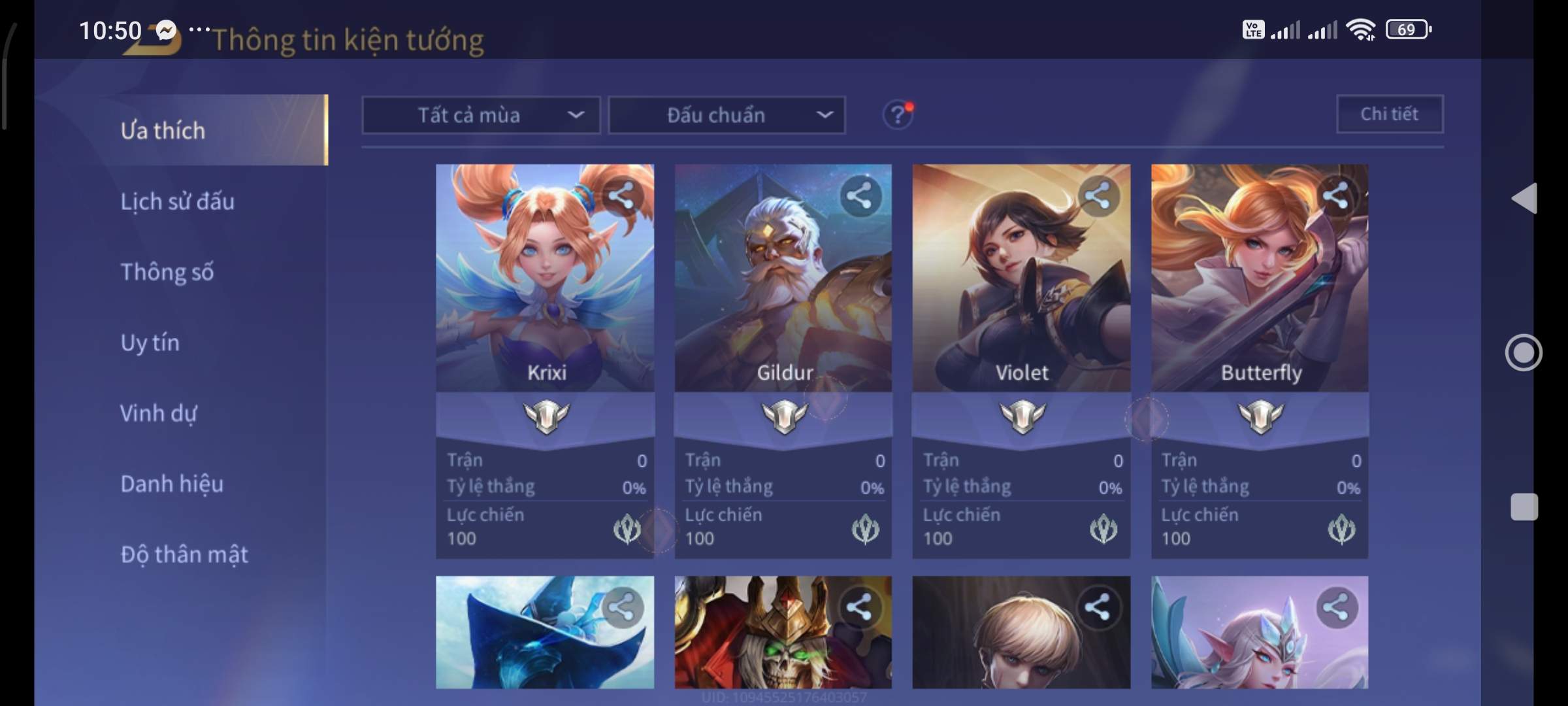Tap the Android home navigation button

point(1524,353)
